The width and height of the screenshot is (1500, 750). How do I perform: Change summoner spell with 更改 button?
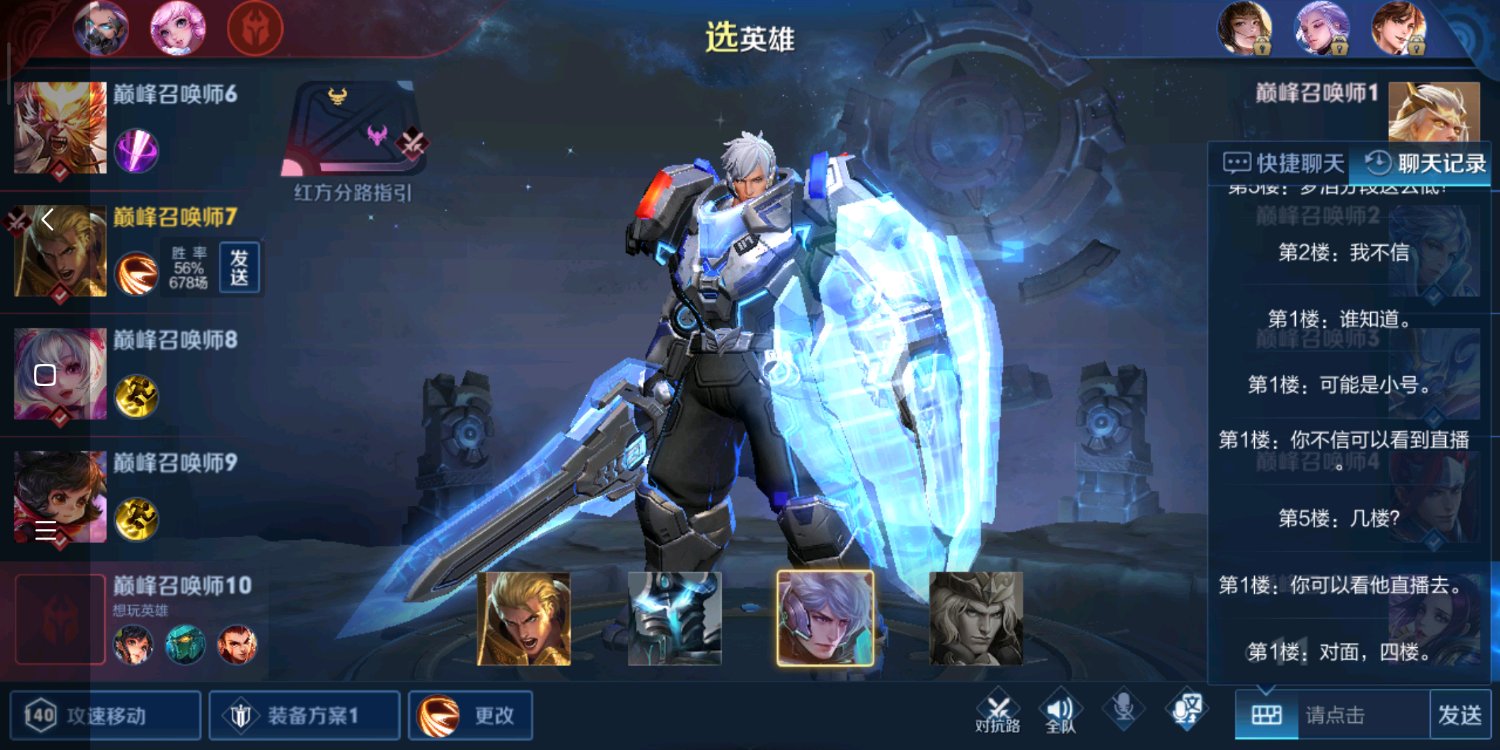[x=470, y=715]
